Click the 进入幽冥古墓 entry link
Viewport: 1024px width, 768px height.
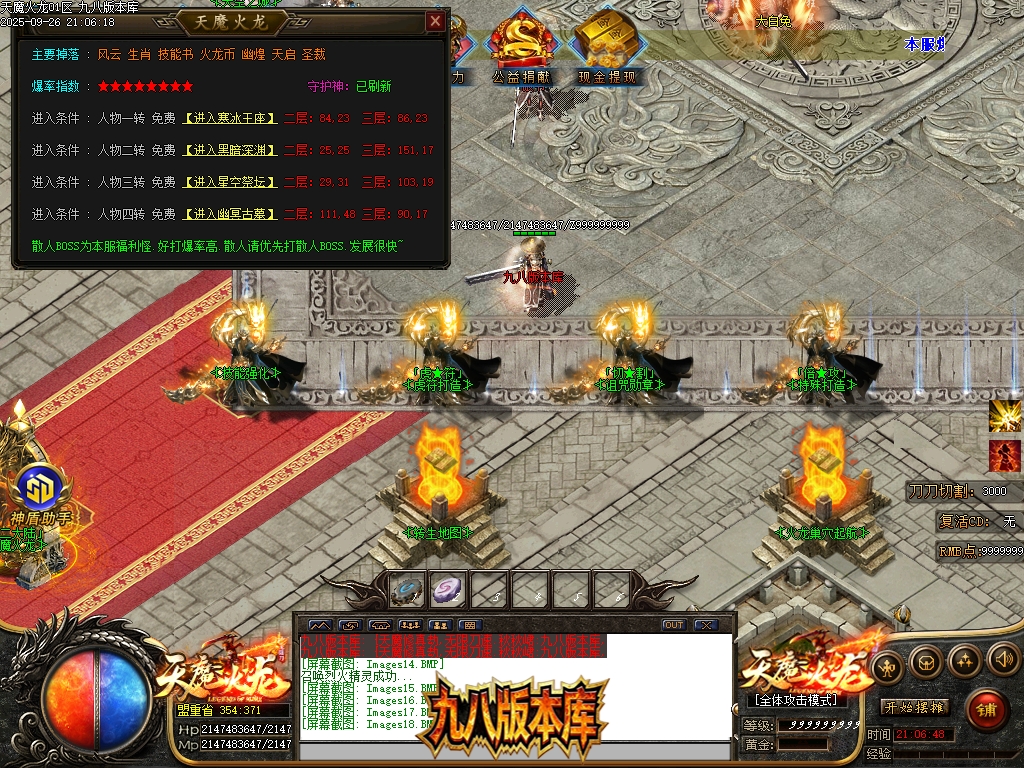(x=229, y=214)
